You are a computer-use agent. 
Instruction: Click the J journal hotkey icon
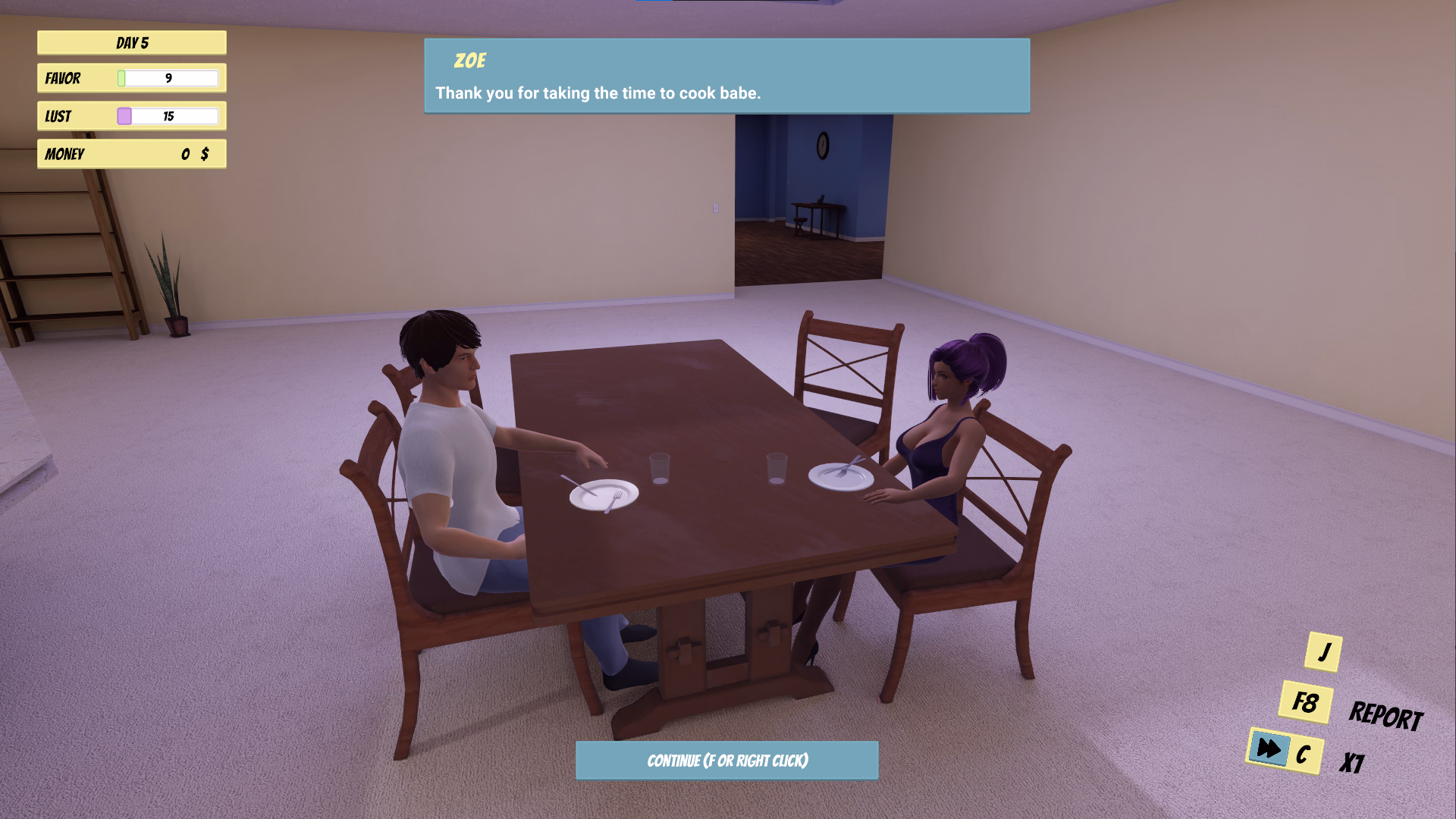tap(1324, 651)
